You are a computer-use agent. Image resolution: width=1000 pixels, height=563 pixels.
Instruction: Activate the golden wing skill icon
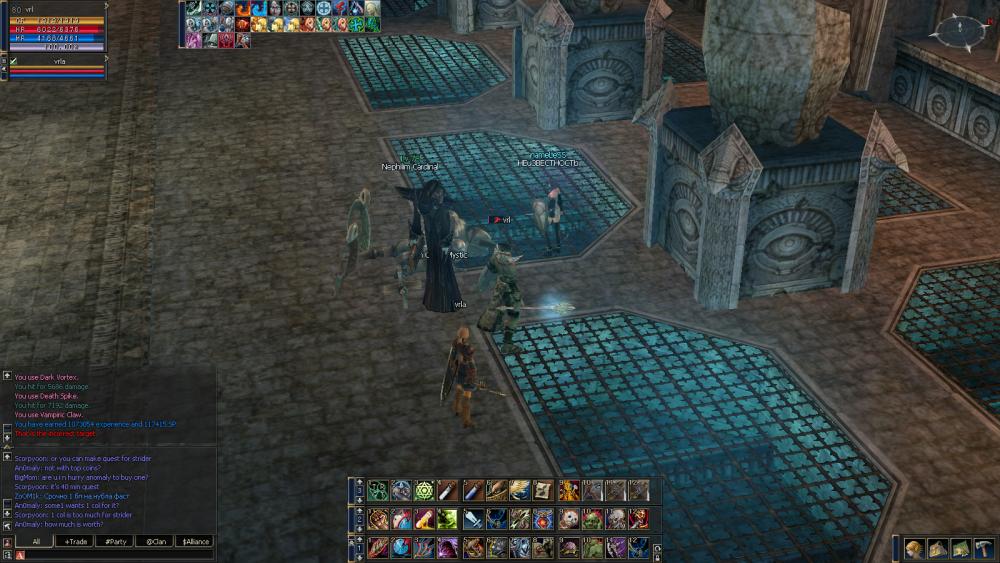(519, 490)
